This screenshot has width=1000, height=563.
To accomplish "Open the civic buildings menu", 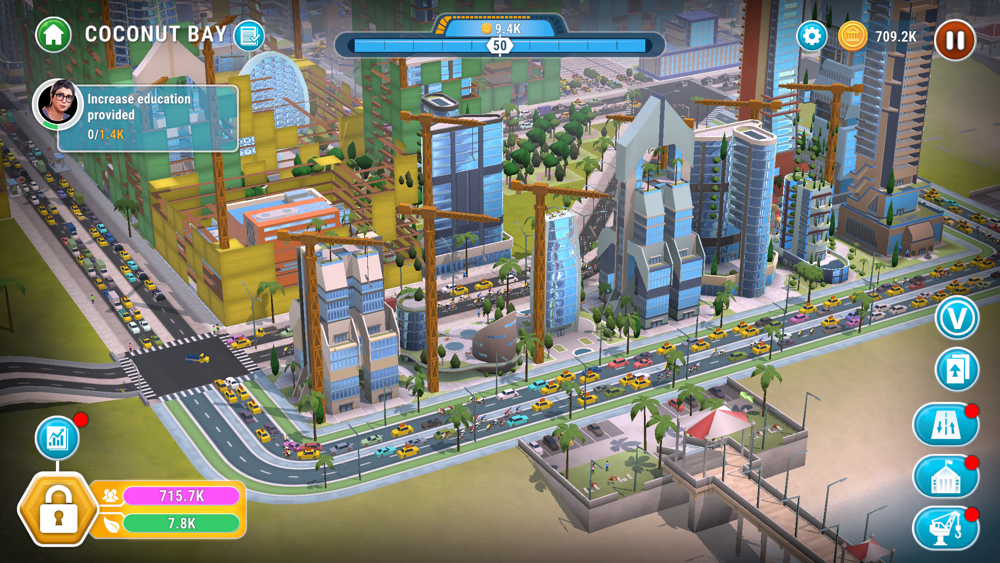I will click(x=944, y=477).
